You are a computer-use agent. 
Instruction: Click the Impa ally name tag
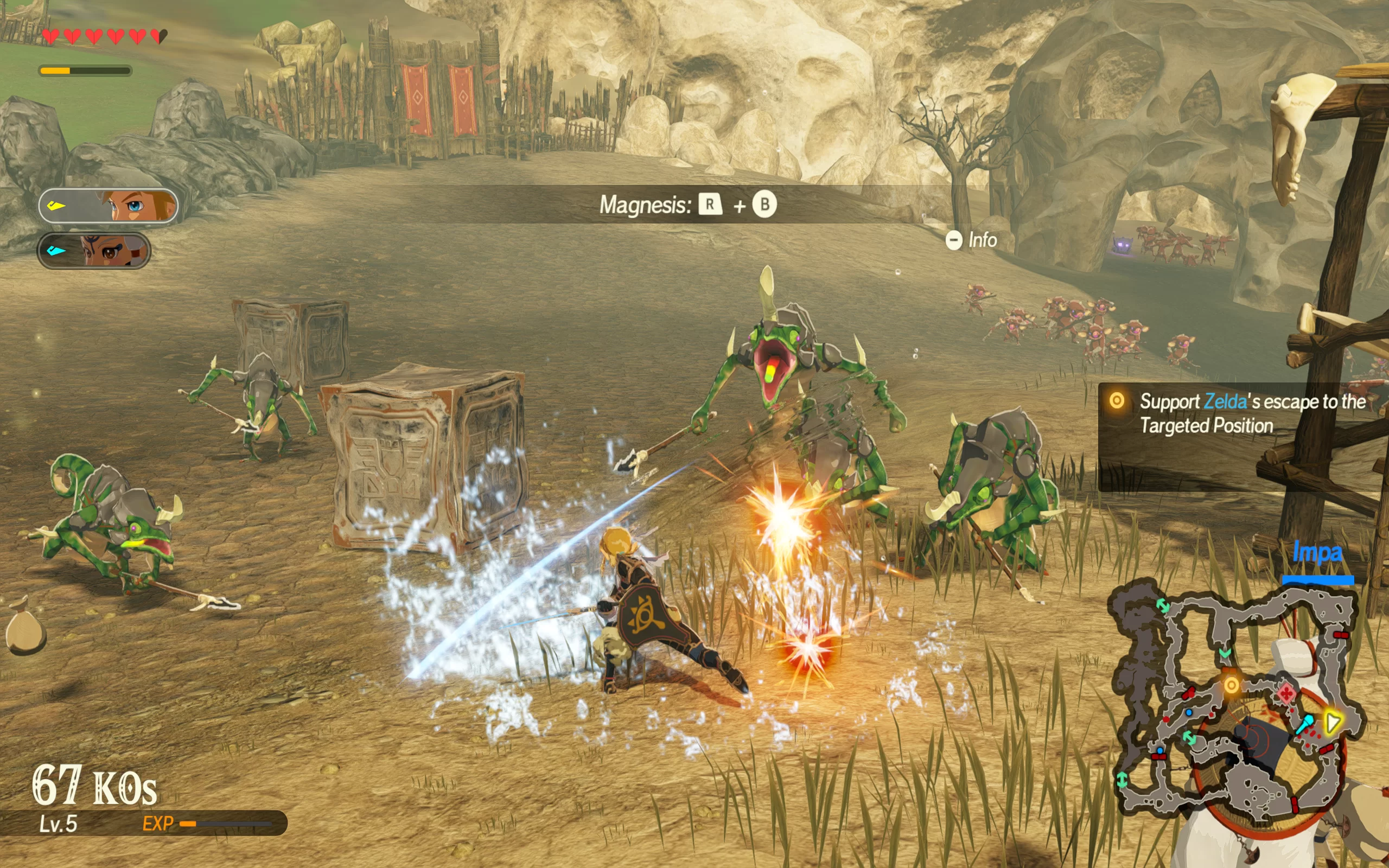(1317, 553)
